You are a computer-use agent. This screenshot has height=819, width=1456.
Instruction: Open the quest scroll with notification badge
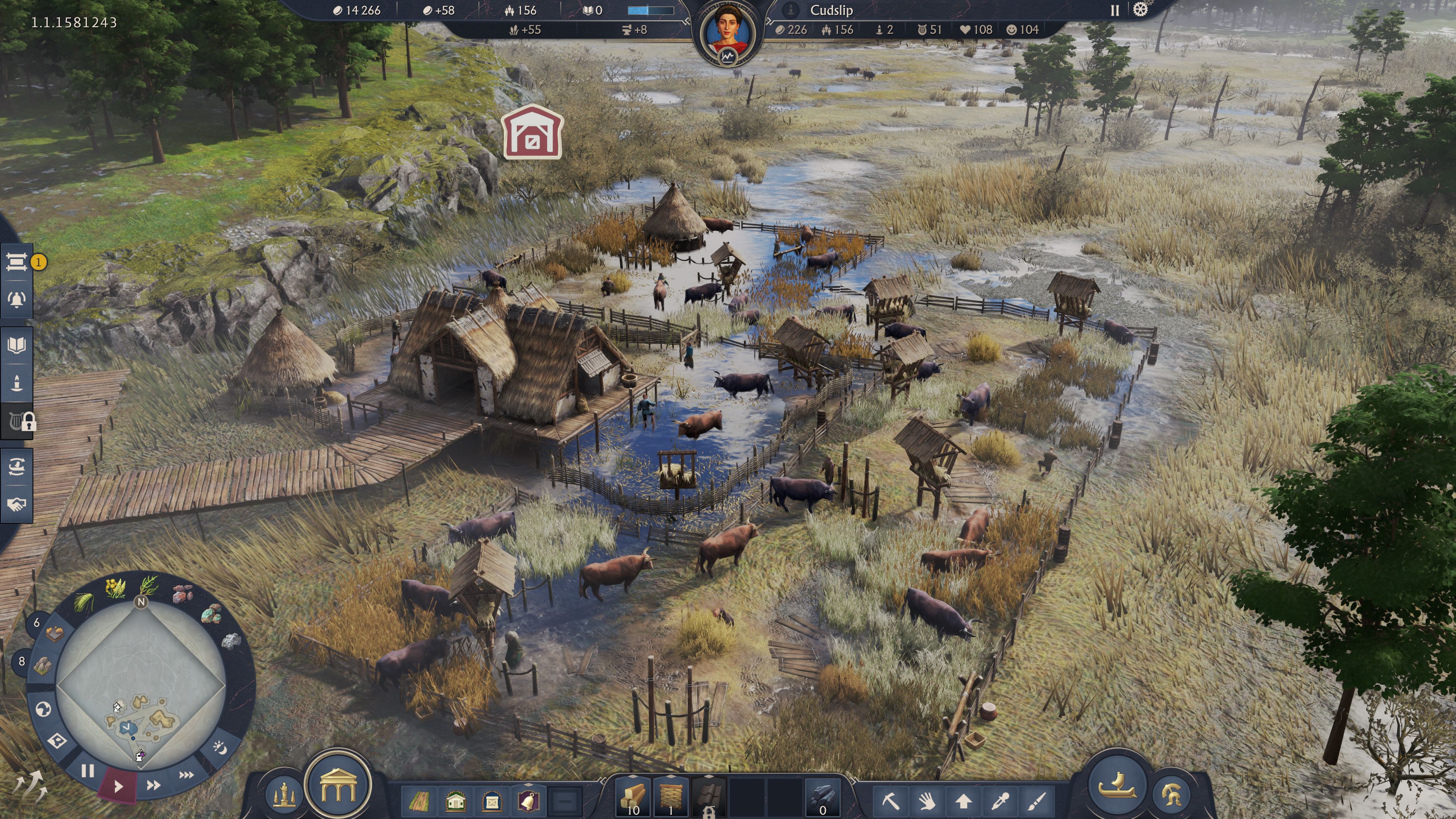[17, 262]
